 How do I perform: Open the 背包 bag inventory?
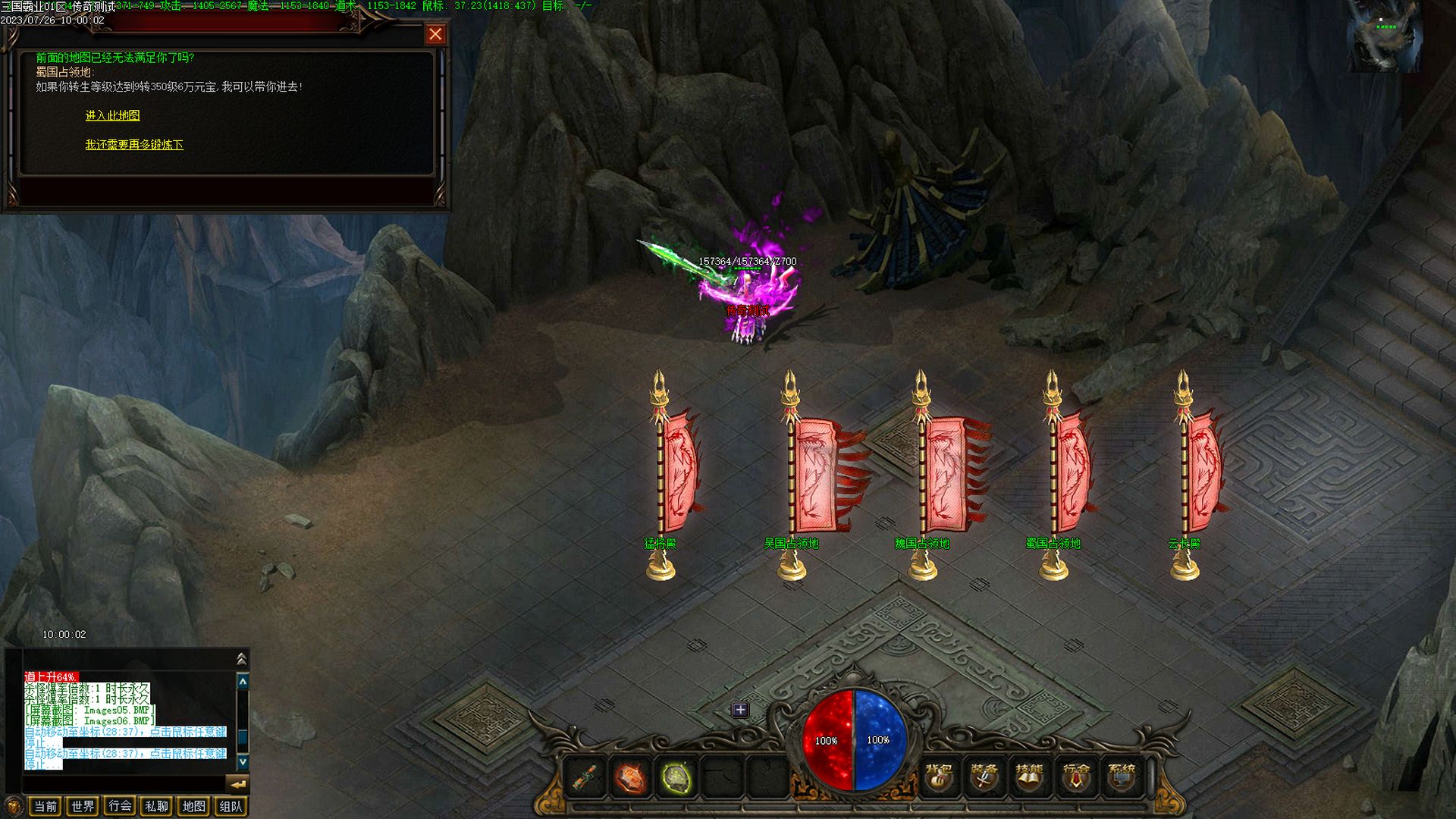click(x=939, y=777)
